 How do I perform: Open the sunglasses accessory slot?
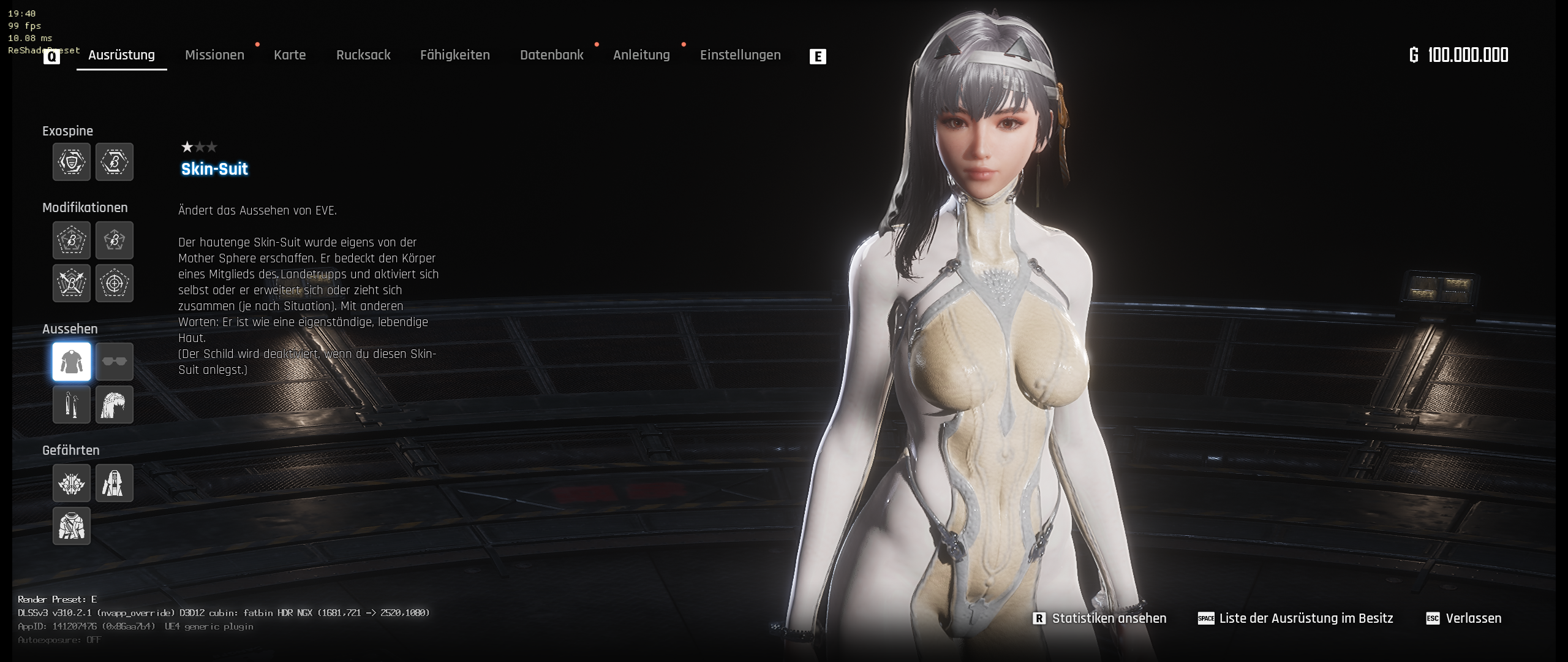[x=115, y=362]
